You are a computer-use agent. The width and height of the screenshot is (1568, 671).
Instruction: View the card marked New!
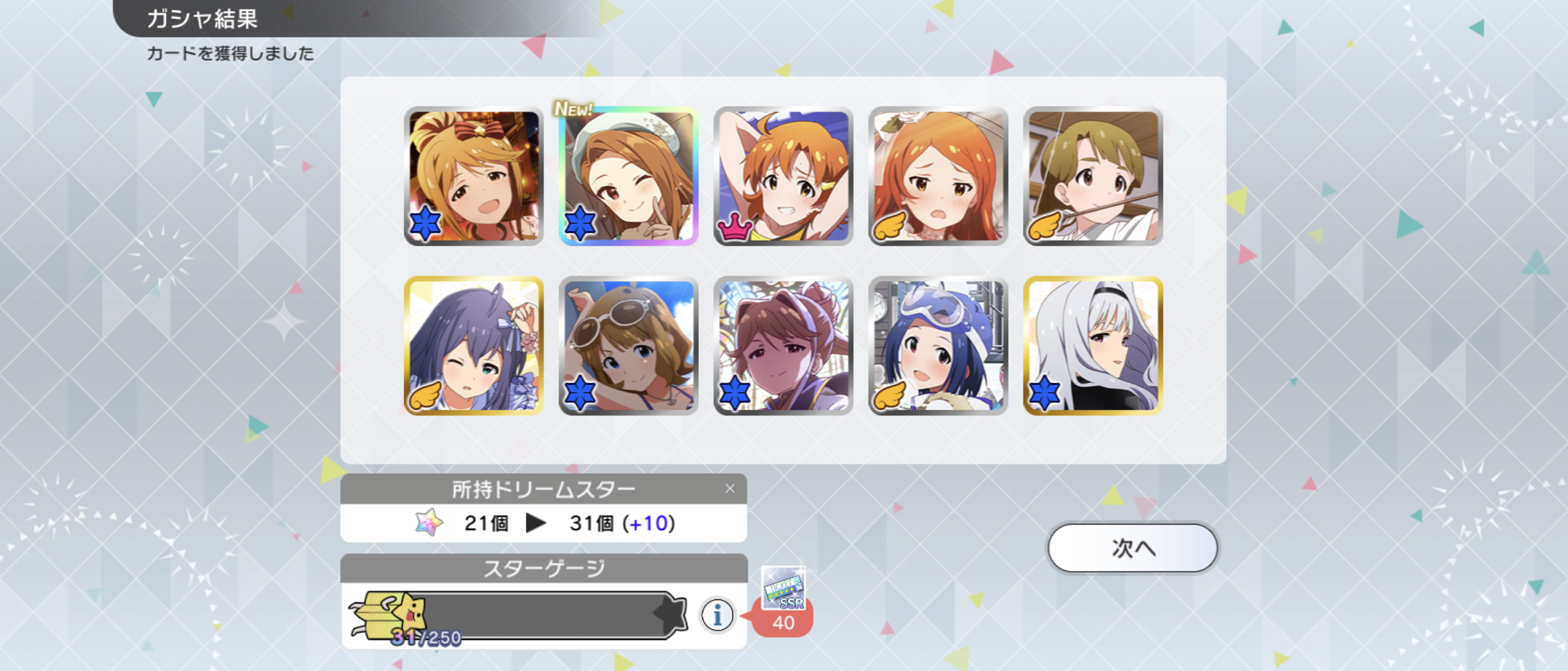[628, 176]
